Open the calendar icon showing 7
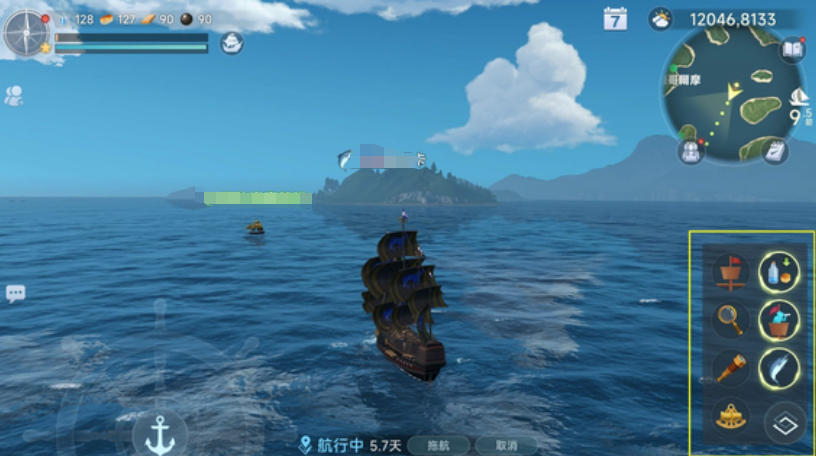 pyautogui.click(x=615, y=19)
